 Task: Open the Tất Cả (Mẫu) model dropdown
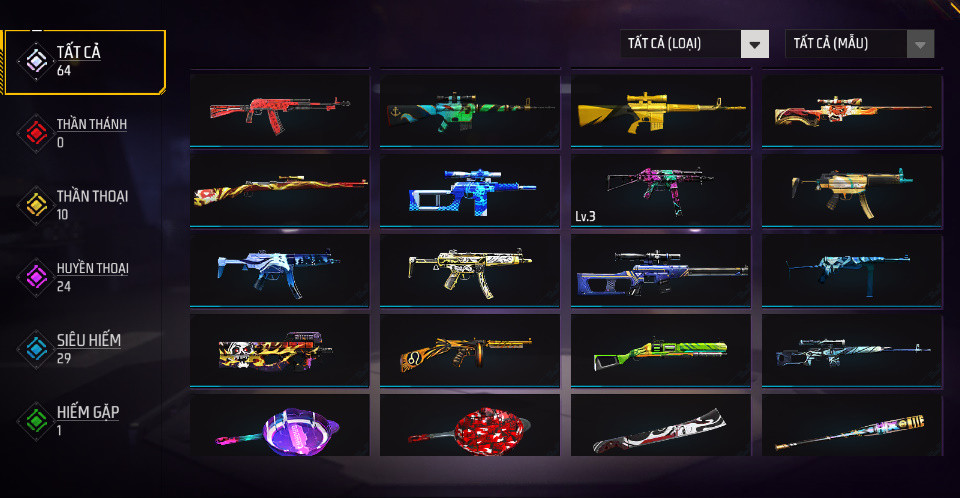coord(860,43)
